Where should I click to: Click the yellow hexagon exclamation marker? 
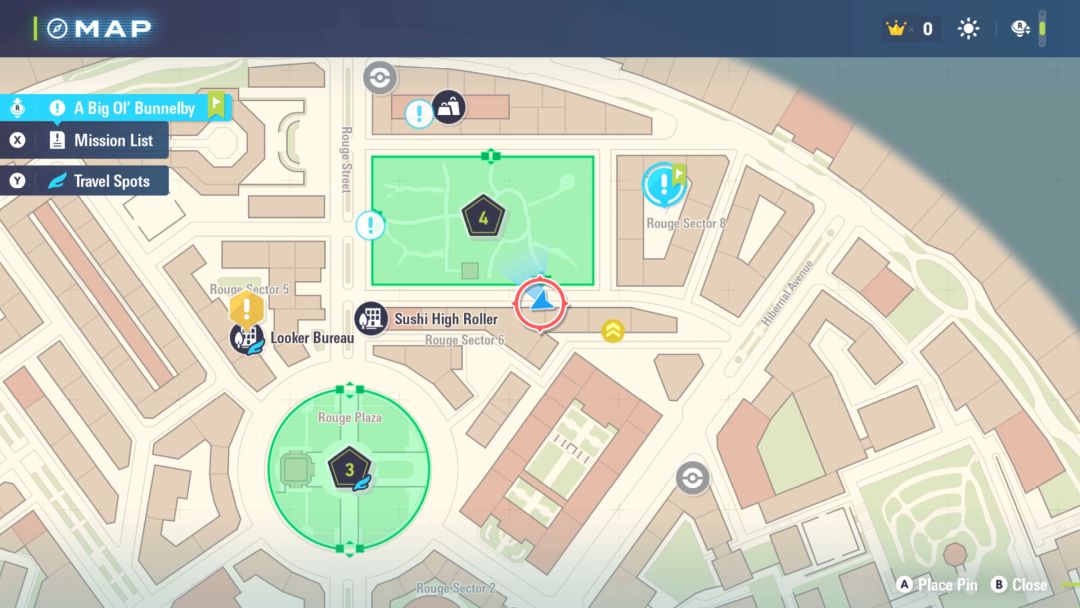[246, 307]
